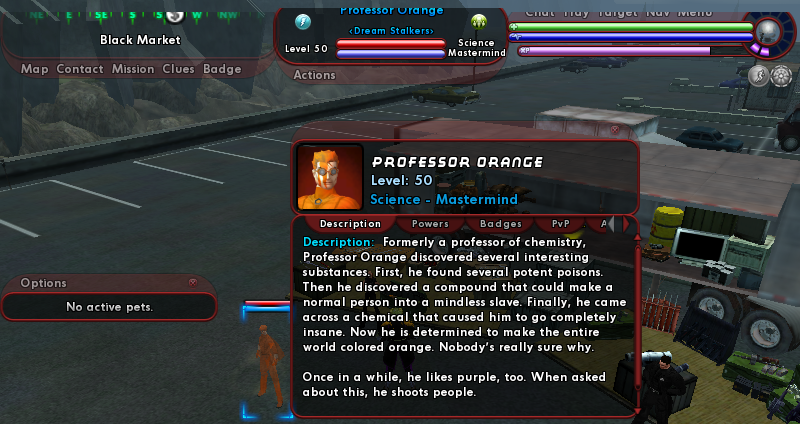Select the Description tab
Screen dimensions: 800x424
351,224
